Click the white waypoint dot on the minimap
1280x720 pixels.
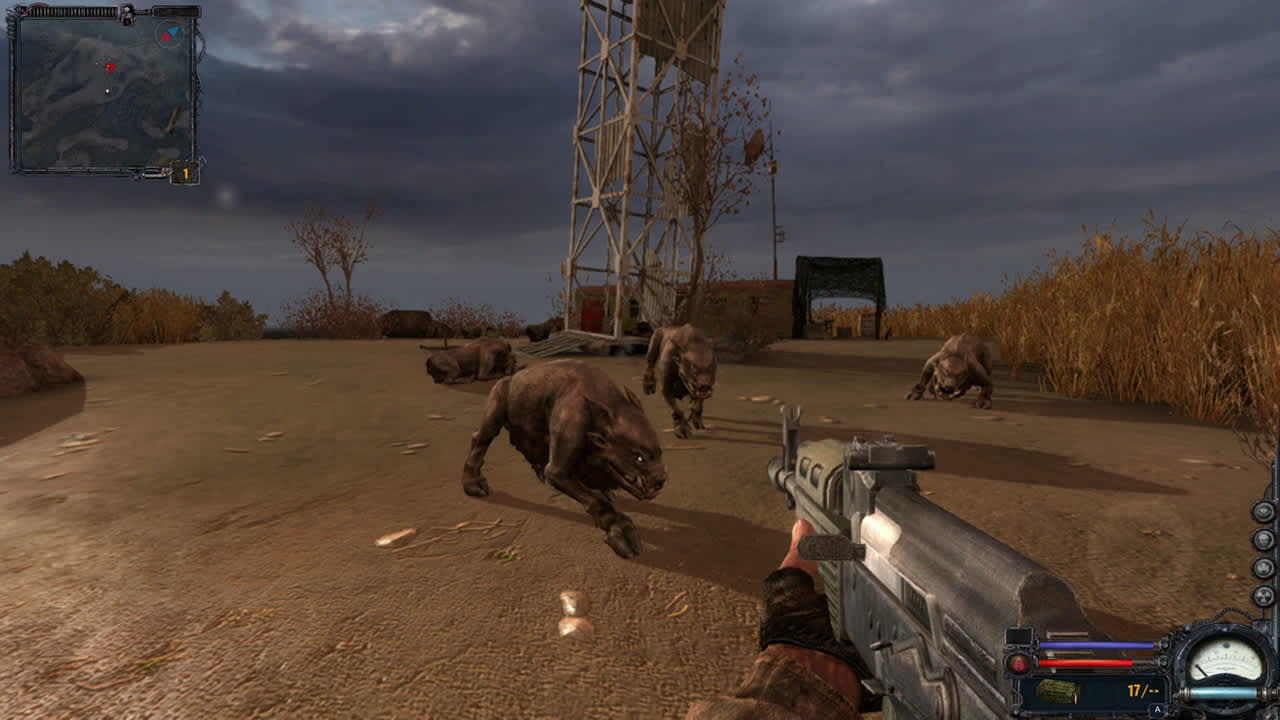pos(107,90)
